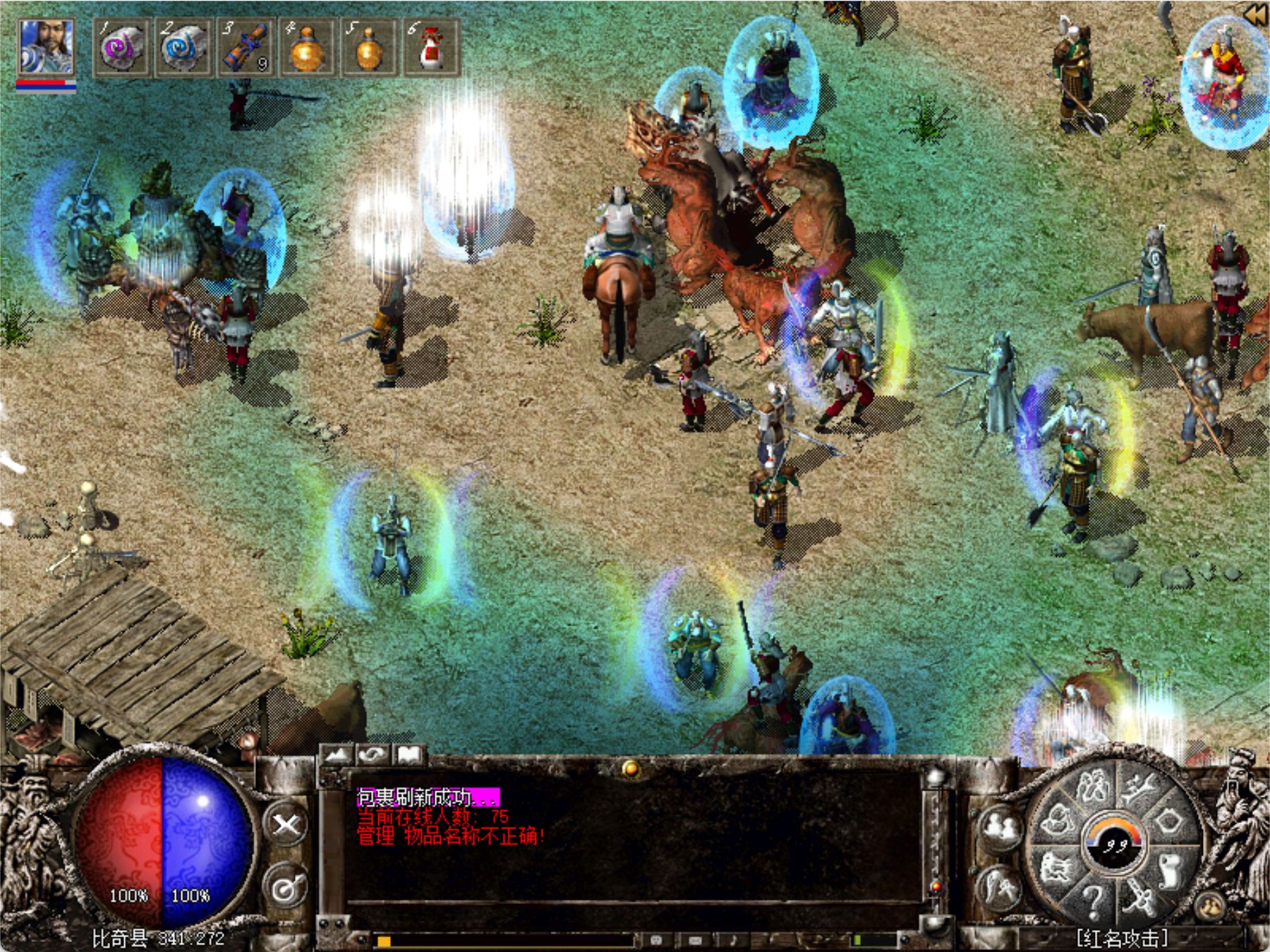Use the purple swirl scroll in slot 1
The height and width of the screenshot is (952, 1270).
coord(121,48)
